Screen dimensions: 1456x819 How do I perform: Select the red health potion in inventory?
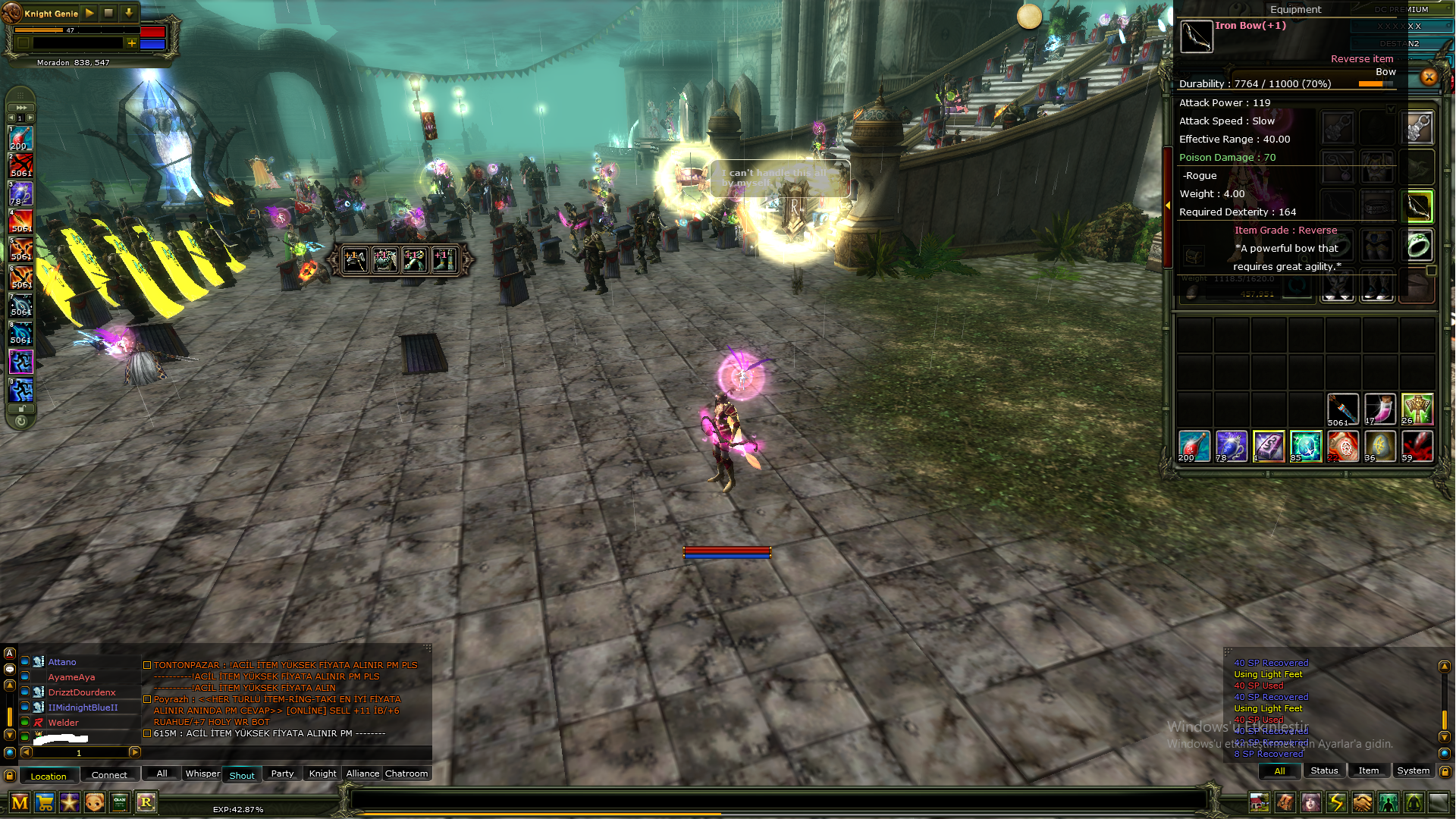coord(1194,446)
